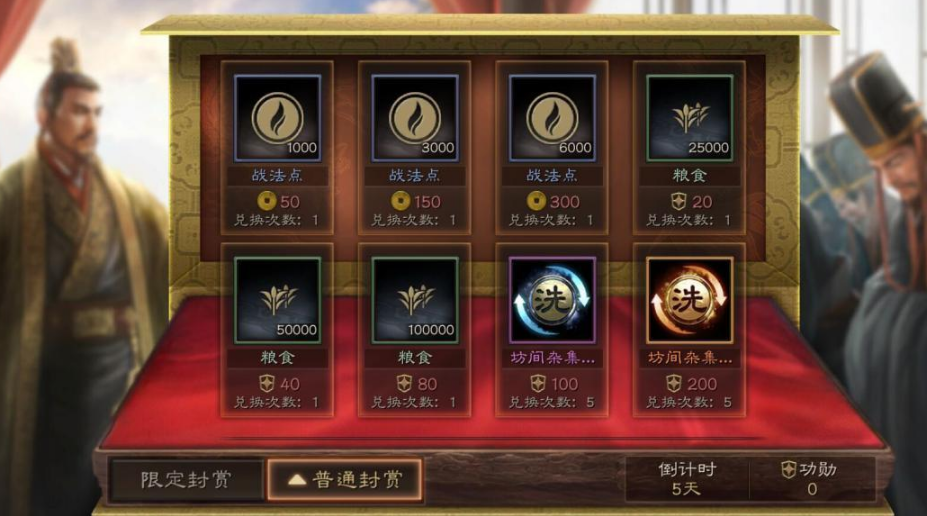Choose the 3000 战法点 reward

415,118
